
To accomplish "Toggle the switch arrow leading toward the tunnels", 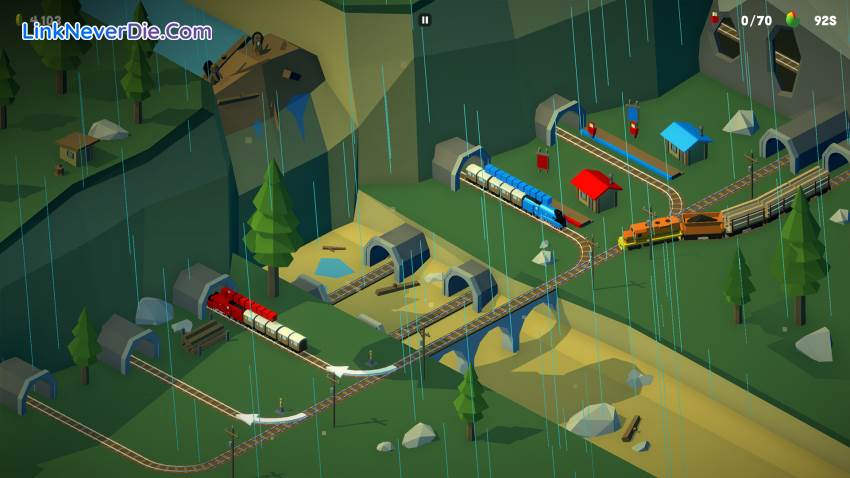I will click(271, 417).
